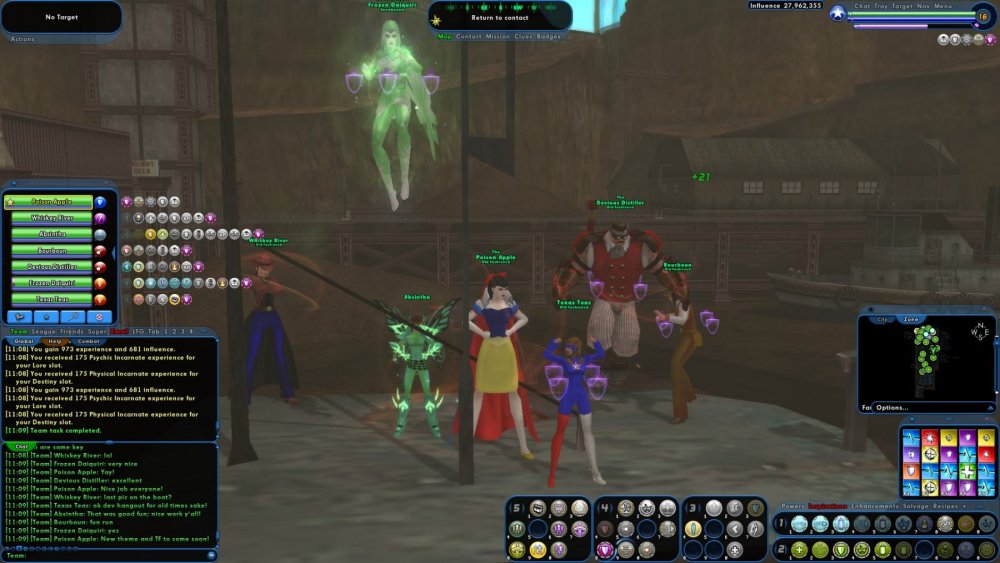The height and width of the screenshot is (563, 1000).
Task: Click the Team chat input field
Action: click(x=110, y=555)
